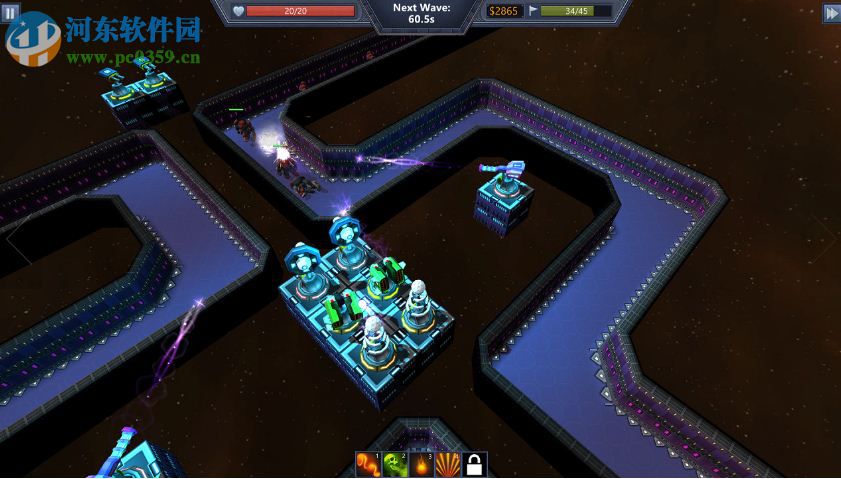Toggle fast-forward speed button

click(x=831, y=12)
